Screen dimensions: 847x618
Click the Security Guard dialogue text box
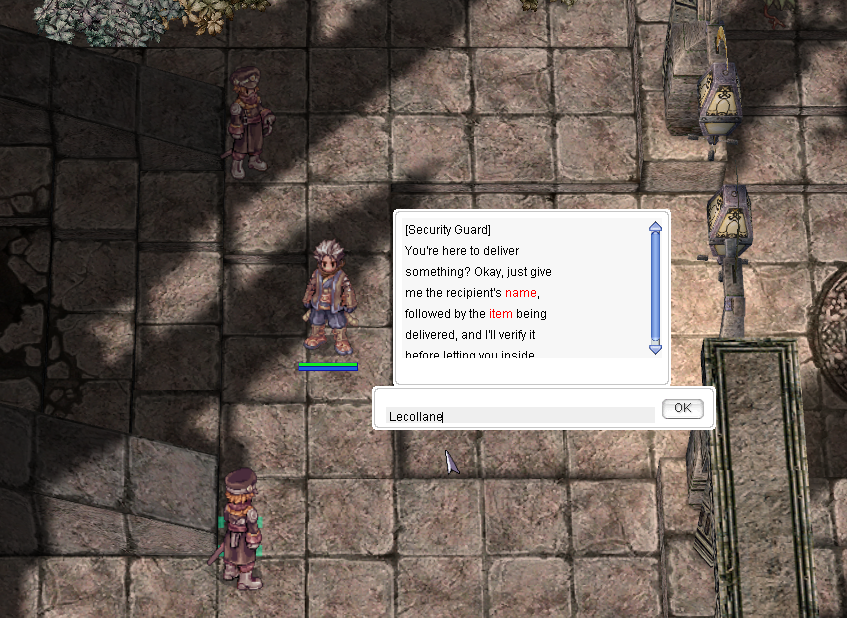pyautogui.click(x=520, y=290)
